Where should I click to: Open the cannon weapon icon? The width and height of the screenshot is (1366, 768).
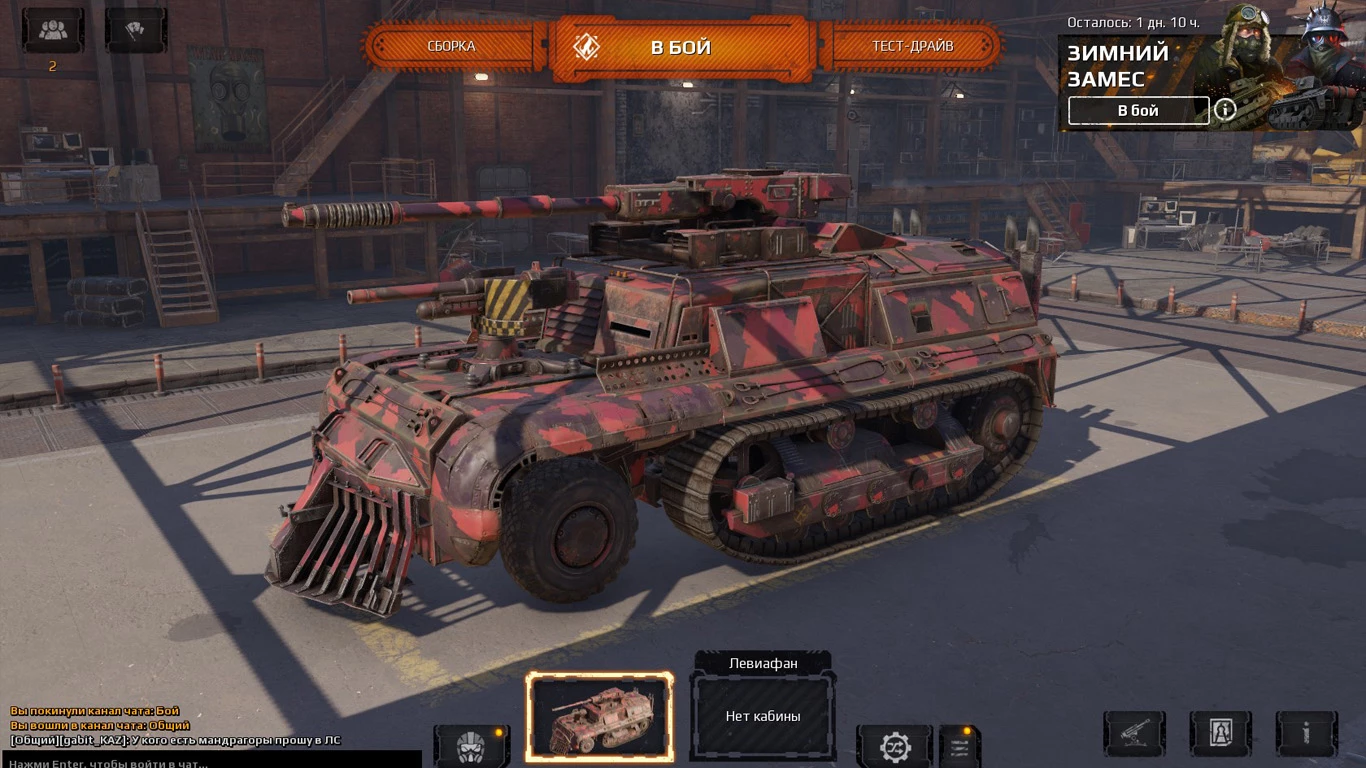(x=1134, y=733)
